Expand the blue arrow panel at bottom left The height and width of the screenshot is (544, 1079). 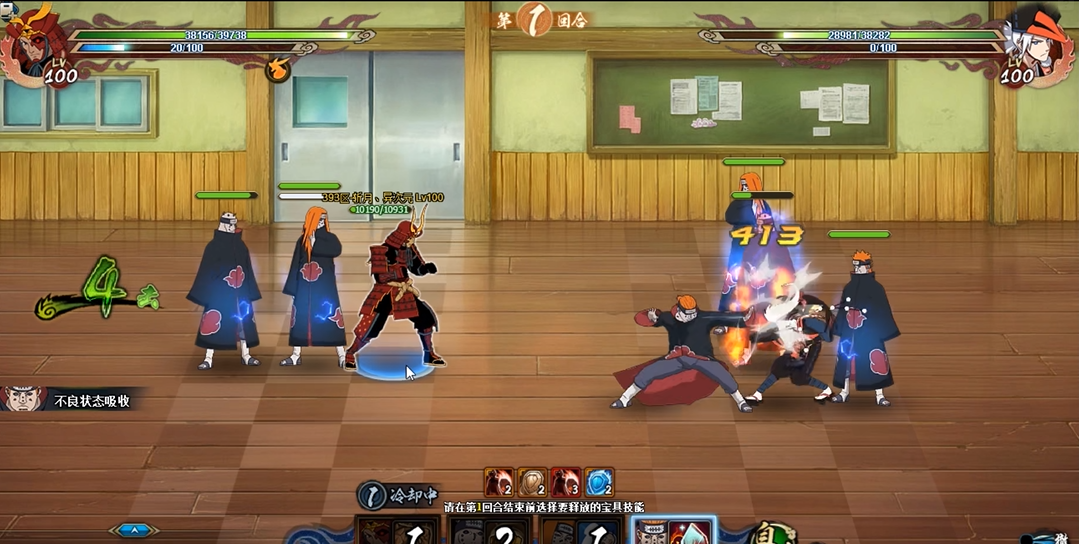click(134, 530)
